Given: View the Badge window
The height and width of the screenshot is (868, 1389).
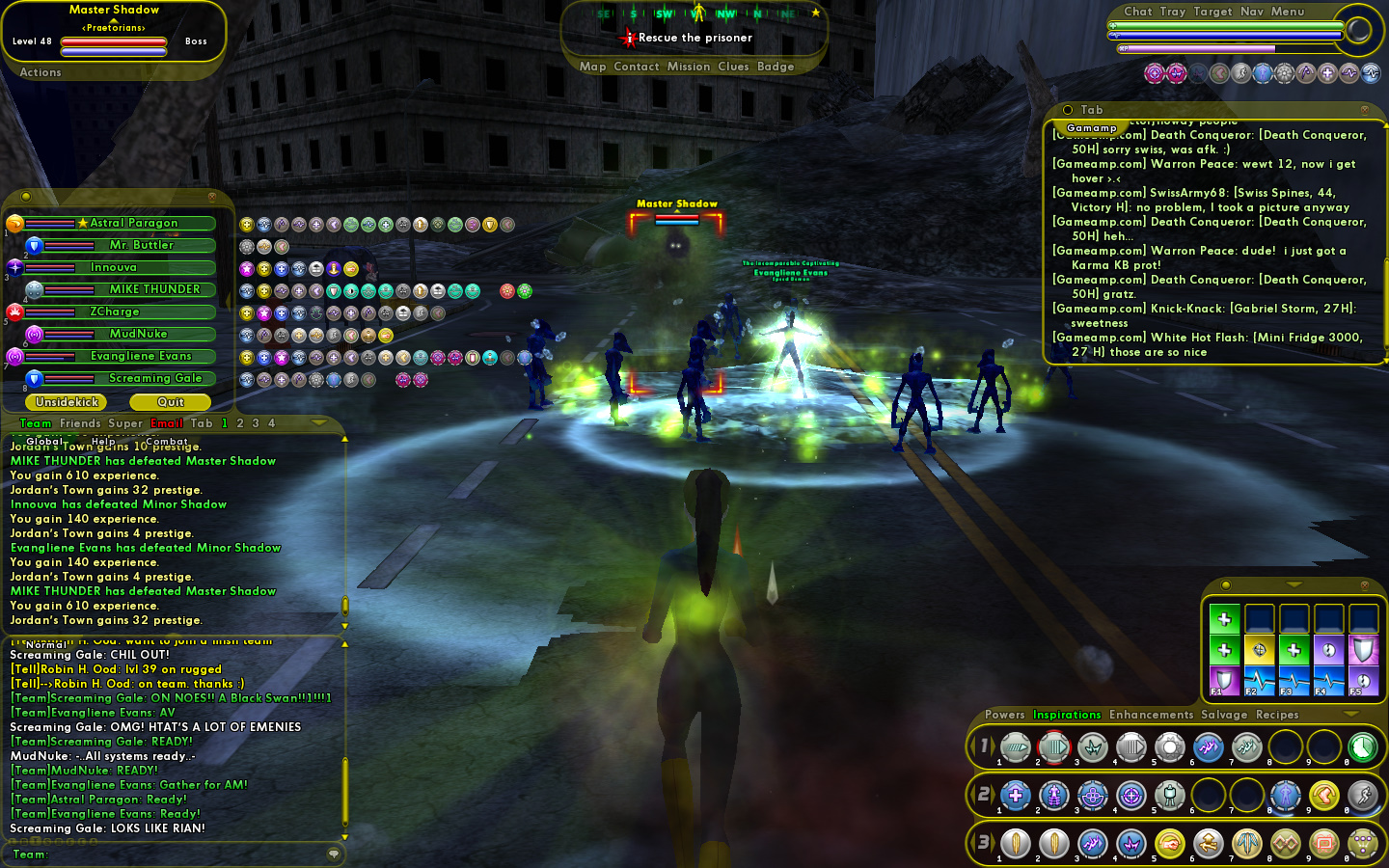Looking at the screenshot, I should pyautogui.click(x=776, y=67).
